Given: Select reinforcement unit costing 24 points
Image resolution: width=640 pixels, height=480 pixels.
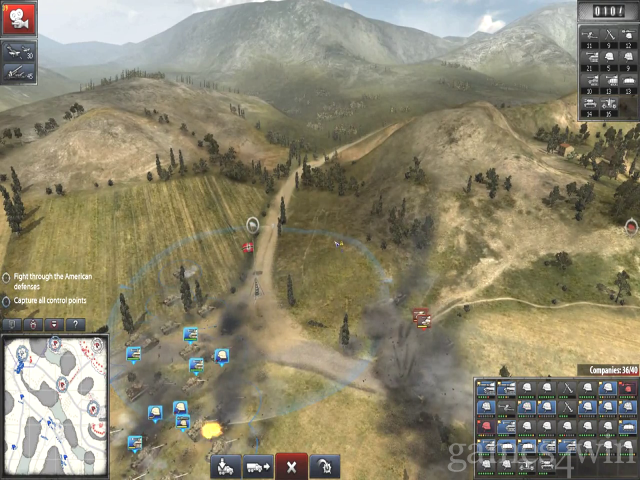Looking at the screenshot, I should coord(589,104).
